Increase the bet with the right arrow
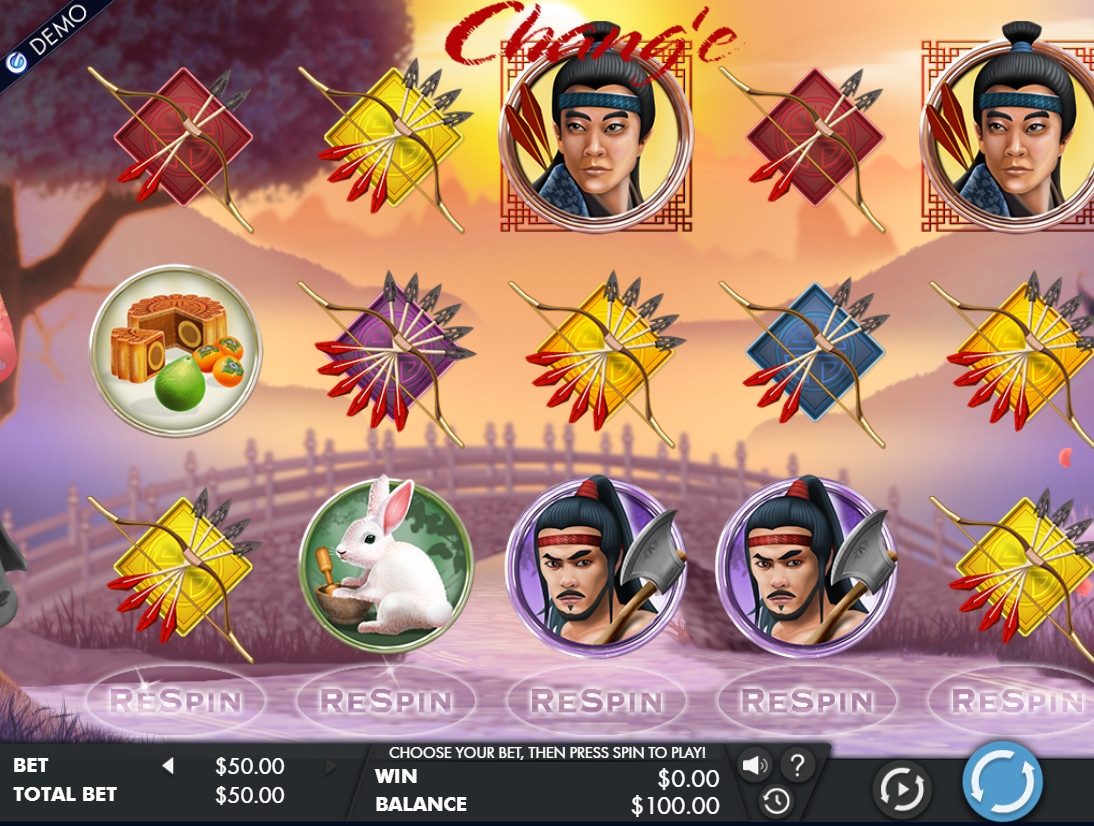This screenshot has width=1094, height=826. tap(331, 767)
